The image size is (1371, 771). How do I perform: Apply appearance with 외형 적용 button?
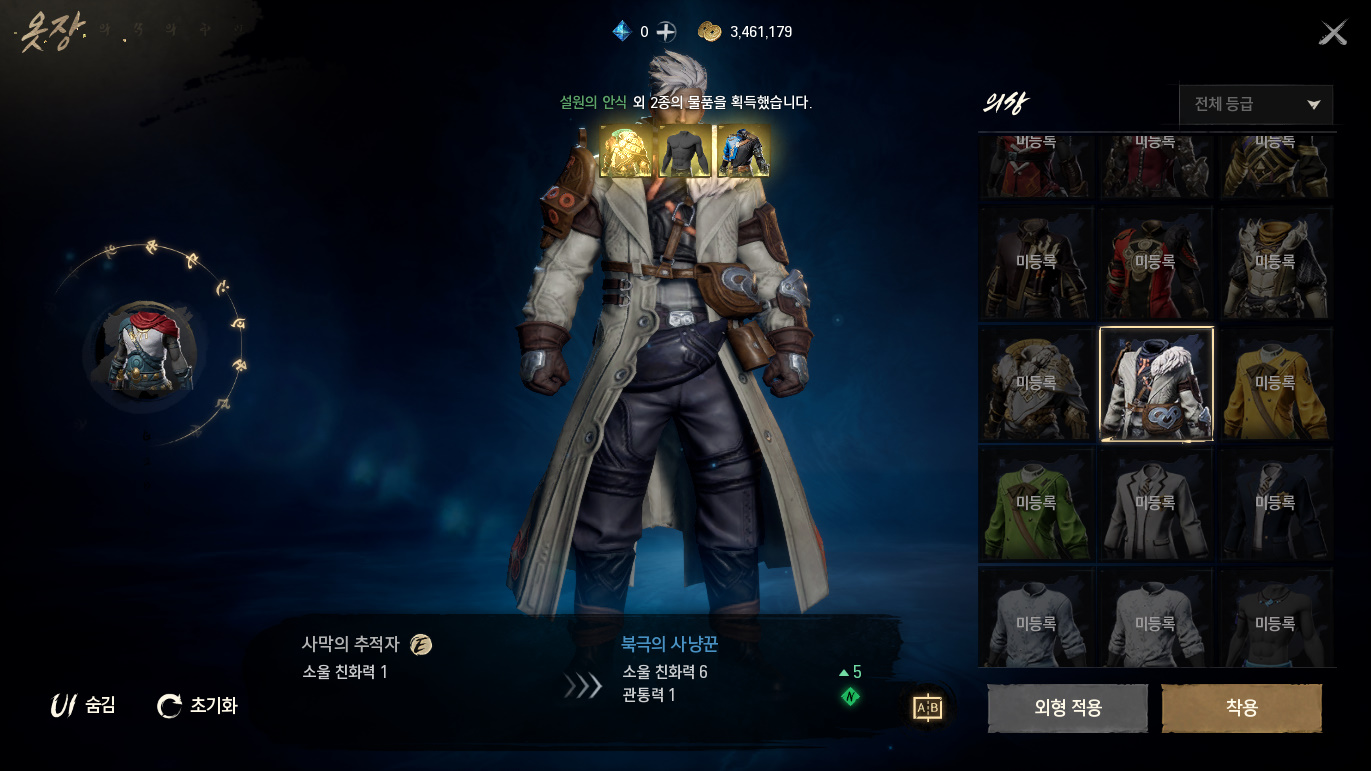coord(1067,708)
